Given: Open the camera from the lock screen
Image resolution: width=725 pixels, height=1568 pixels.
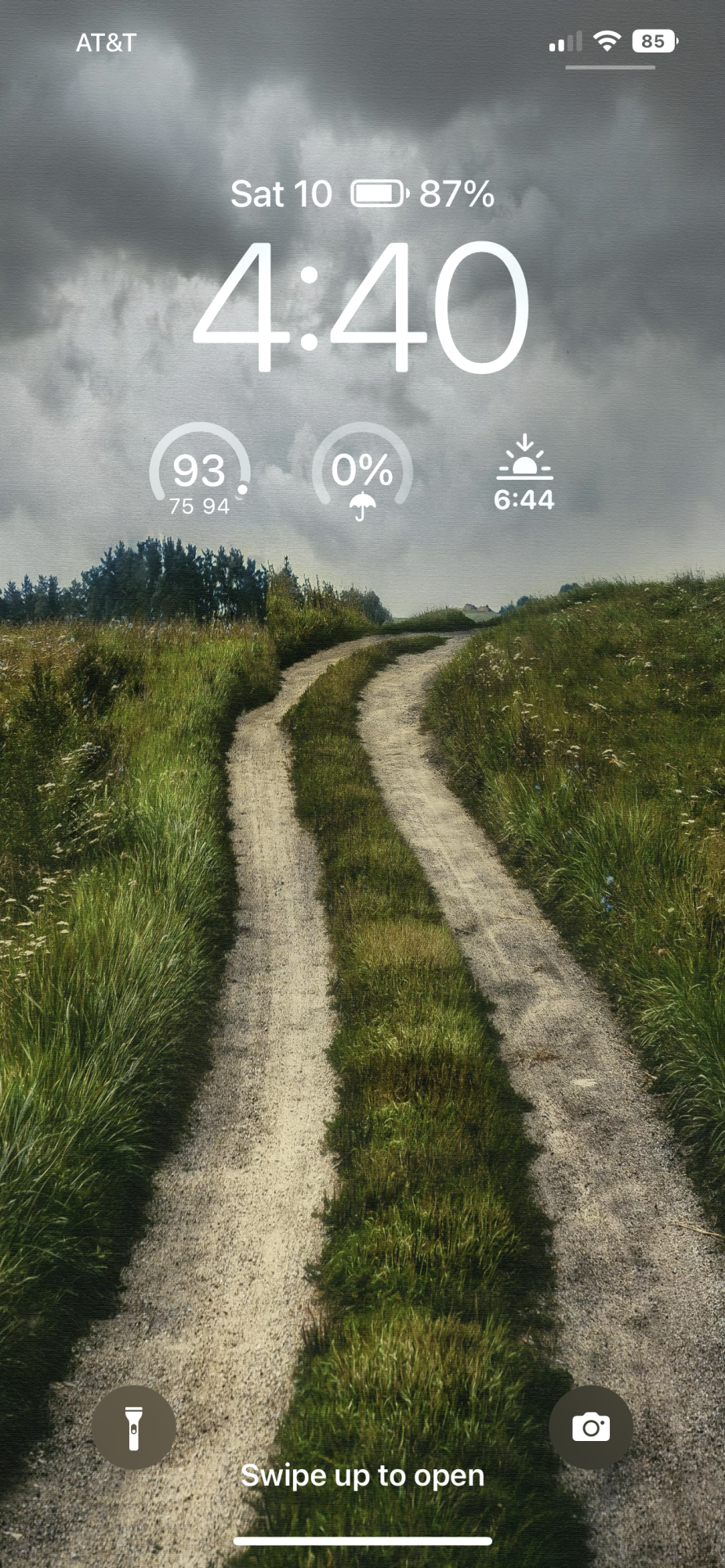Looking at the screenshot, I should click(591, 1427).
